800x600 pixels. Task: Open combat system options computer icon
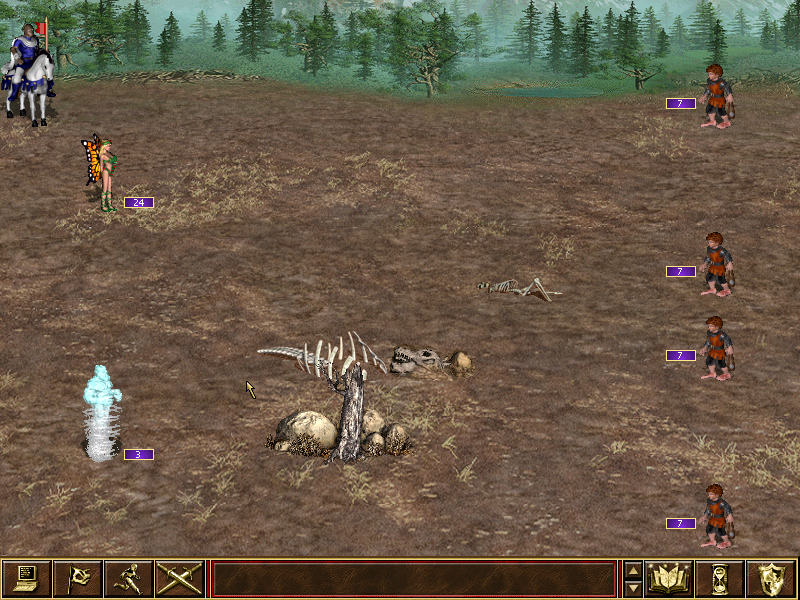[x=26, y=578]
